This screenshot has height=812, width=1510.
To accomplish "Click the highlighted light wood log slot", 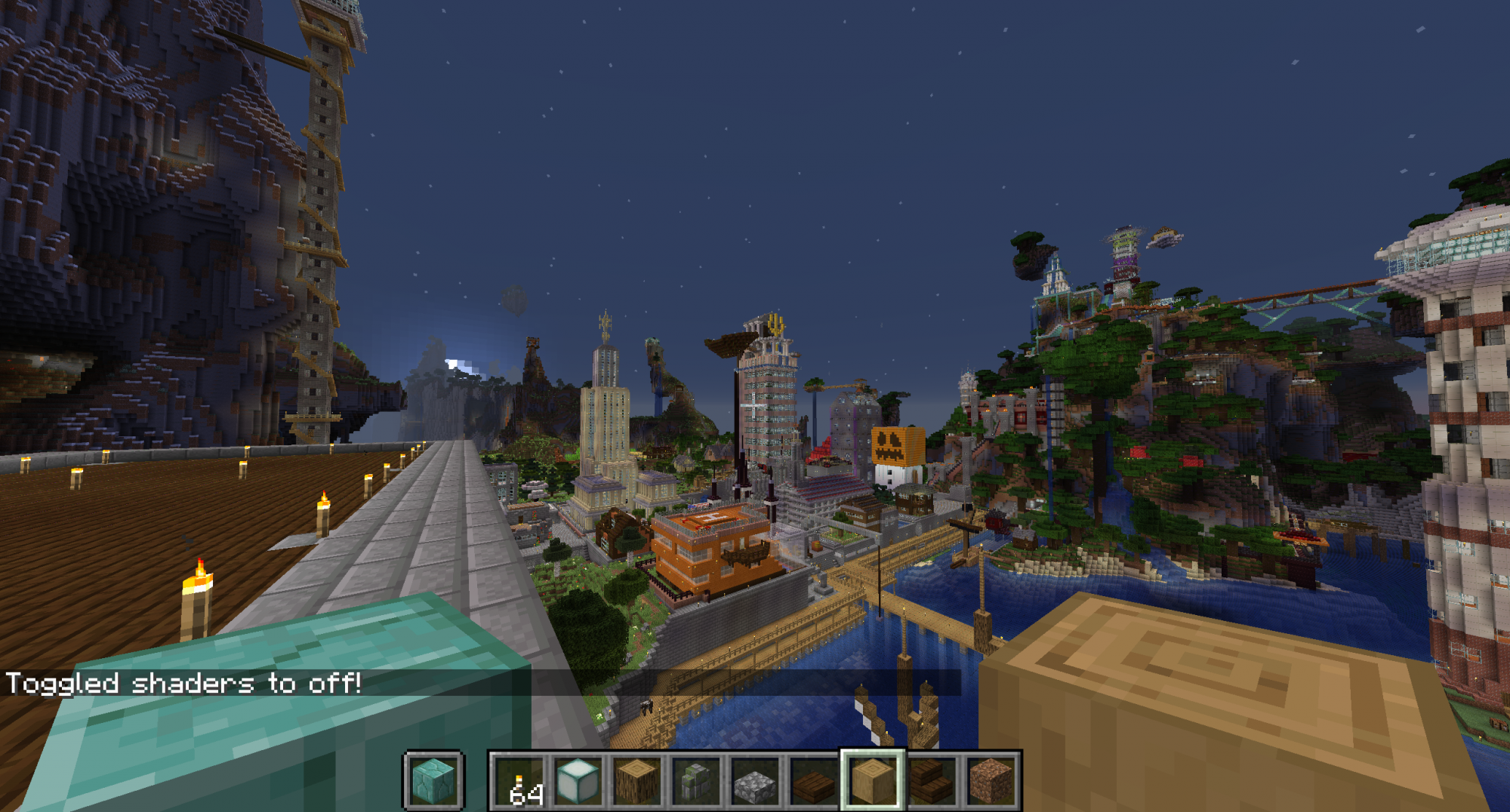I will 873,782.
